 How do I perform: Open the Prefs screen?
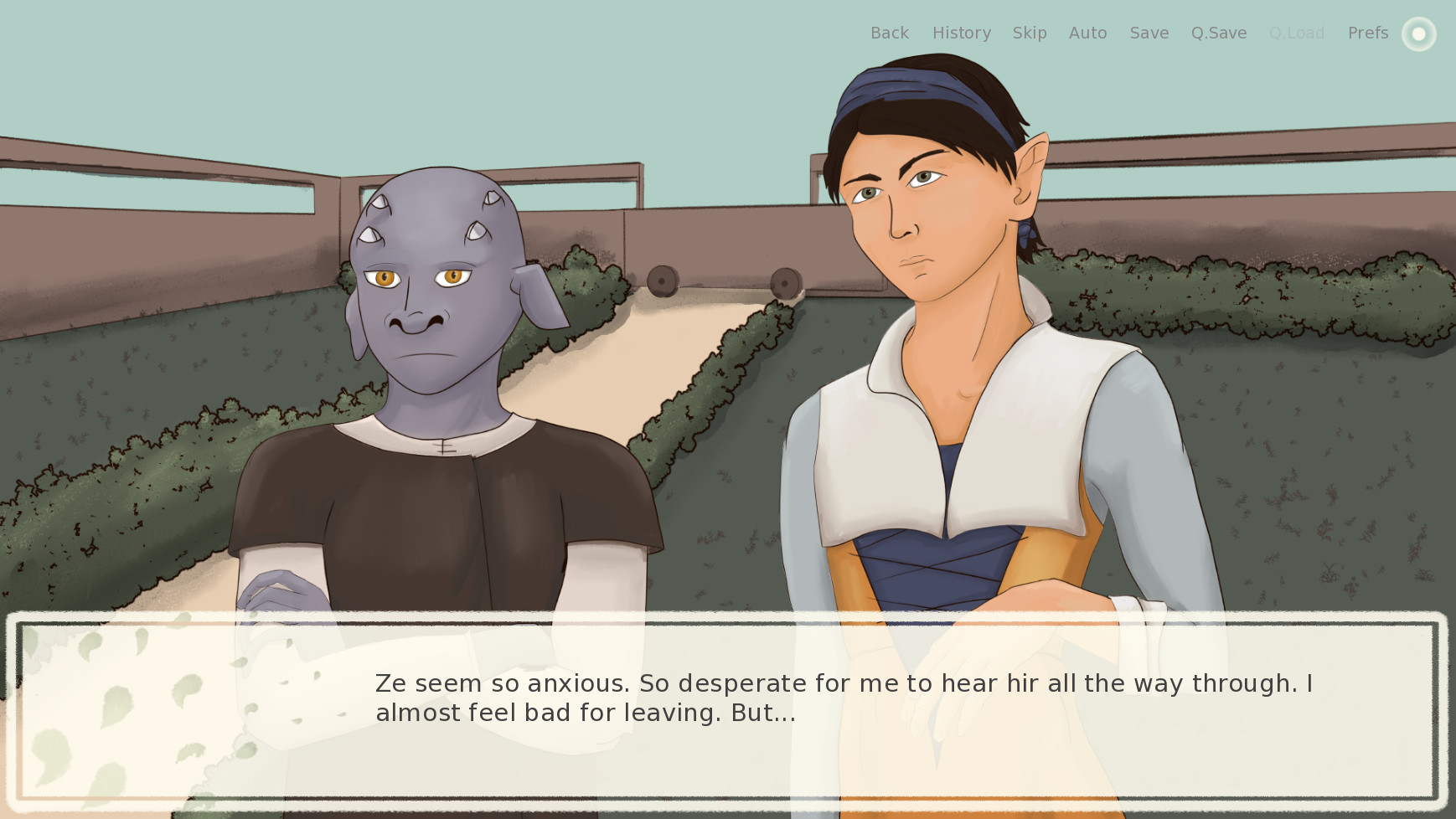coord(1367,33)
